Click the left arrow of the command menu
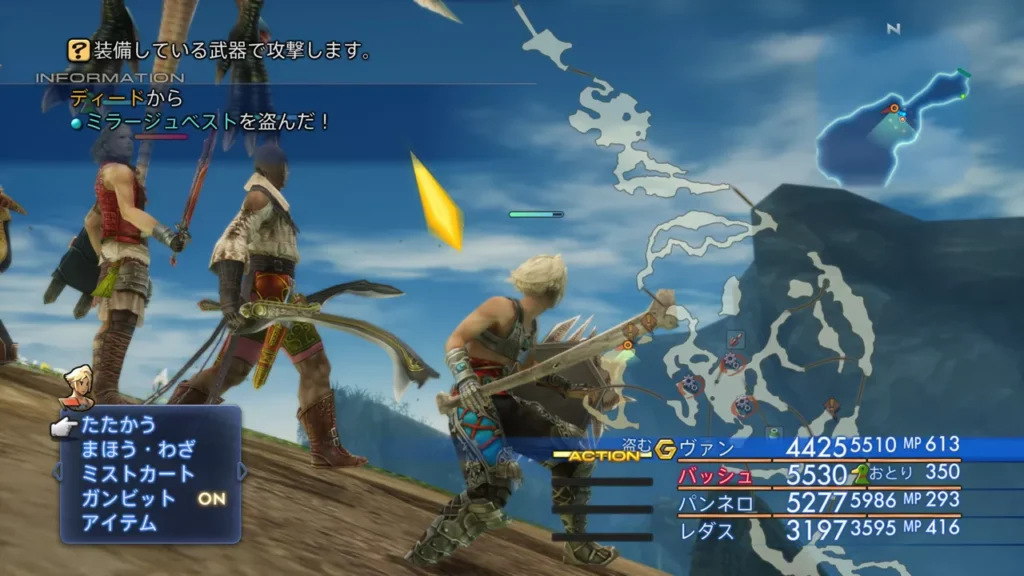1024x576 pixels. (57, 472)
